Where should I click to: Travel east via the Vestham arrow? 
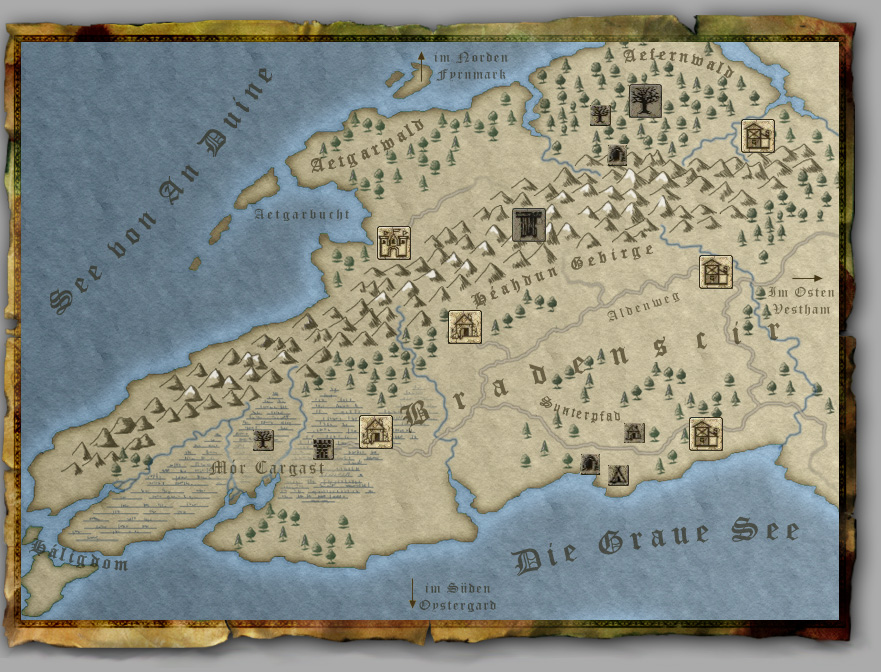coord(807,278)
